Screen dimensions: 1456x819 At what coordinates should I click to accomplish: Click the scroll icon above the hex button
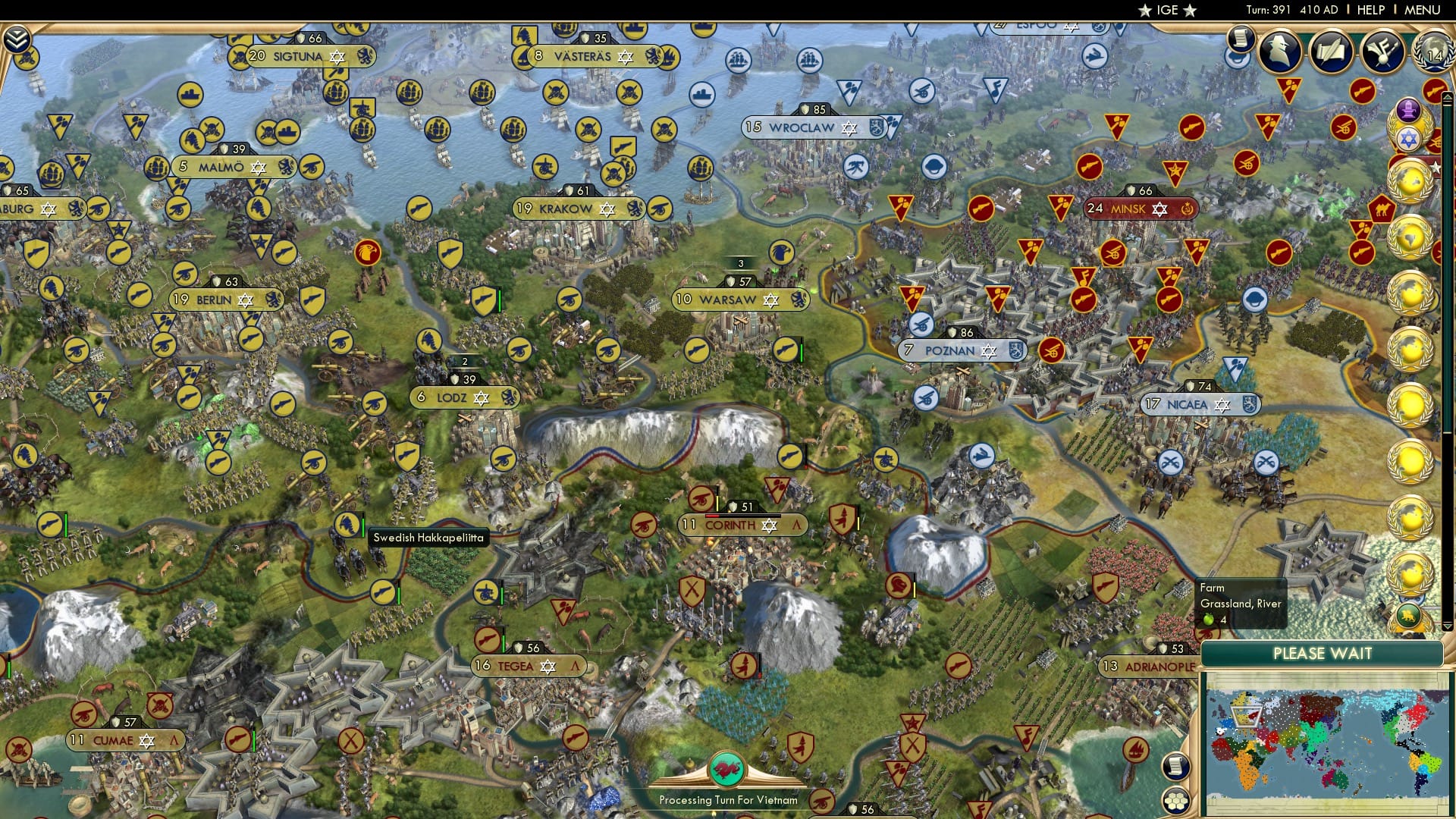[1175, 767]
